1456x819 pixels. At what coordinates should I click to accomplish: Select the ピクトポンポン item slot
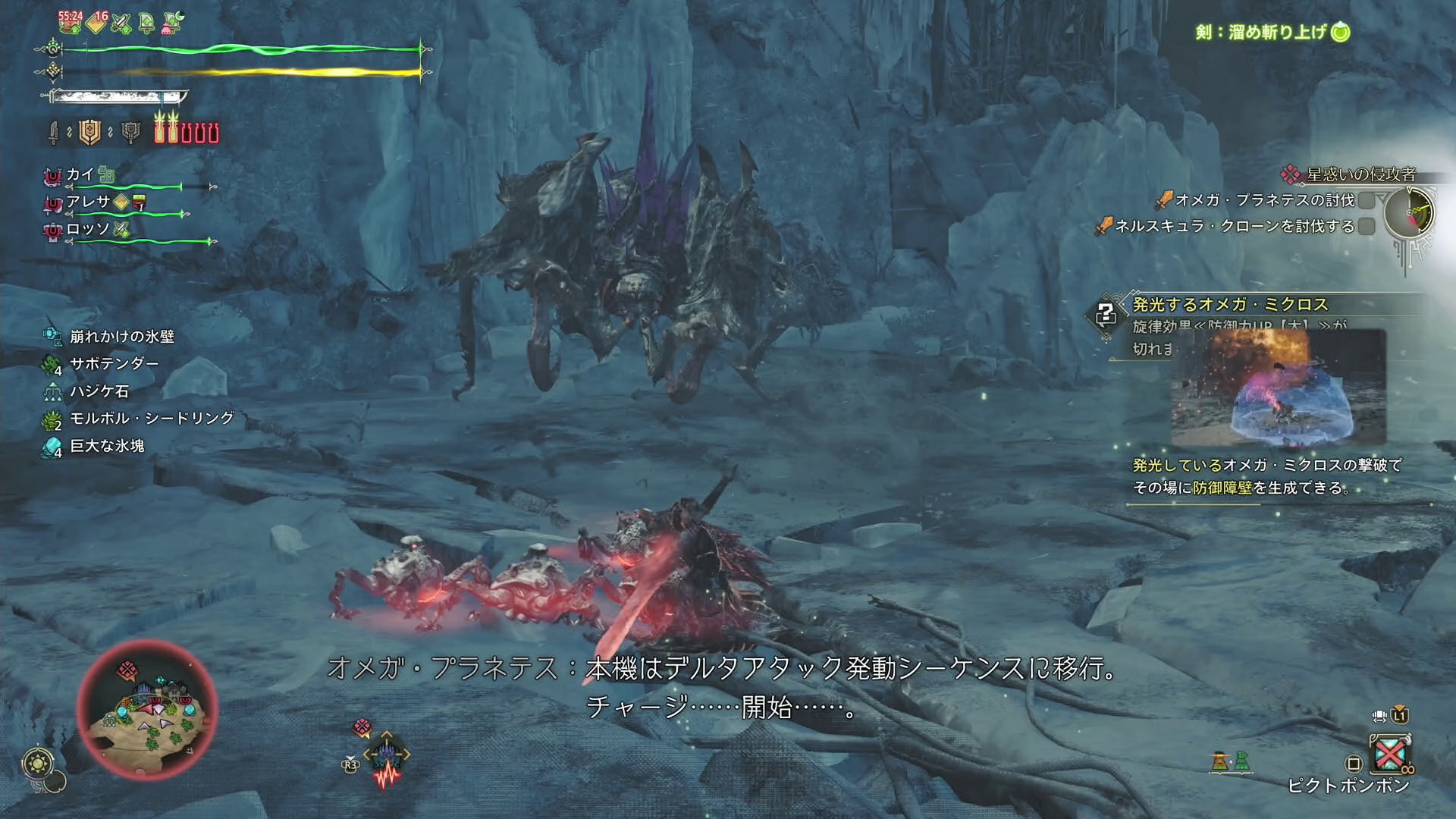[1390, 754]
